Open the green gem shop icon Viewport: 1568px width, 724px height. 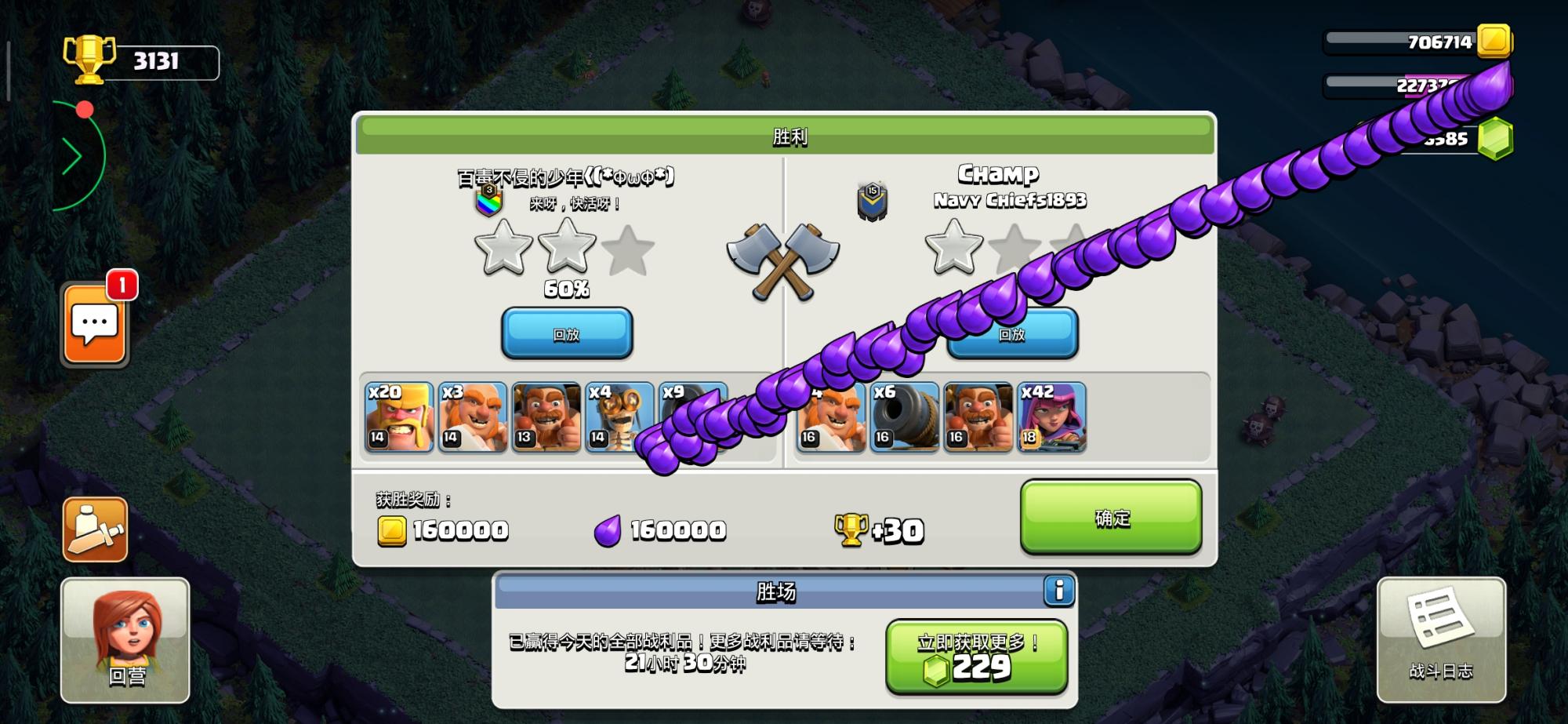click(1495, 139)
